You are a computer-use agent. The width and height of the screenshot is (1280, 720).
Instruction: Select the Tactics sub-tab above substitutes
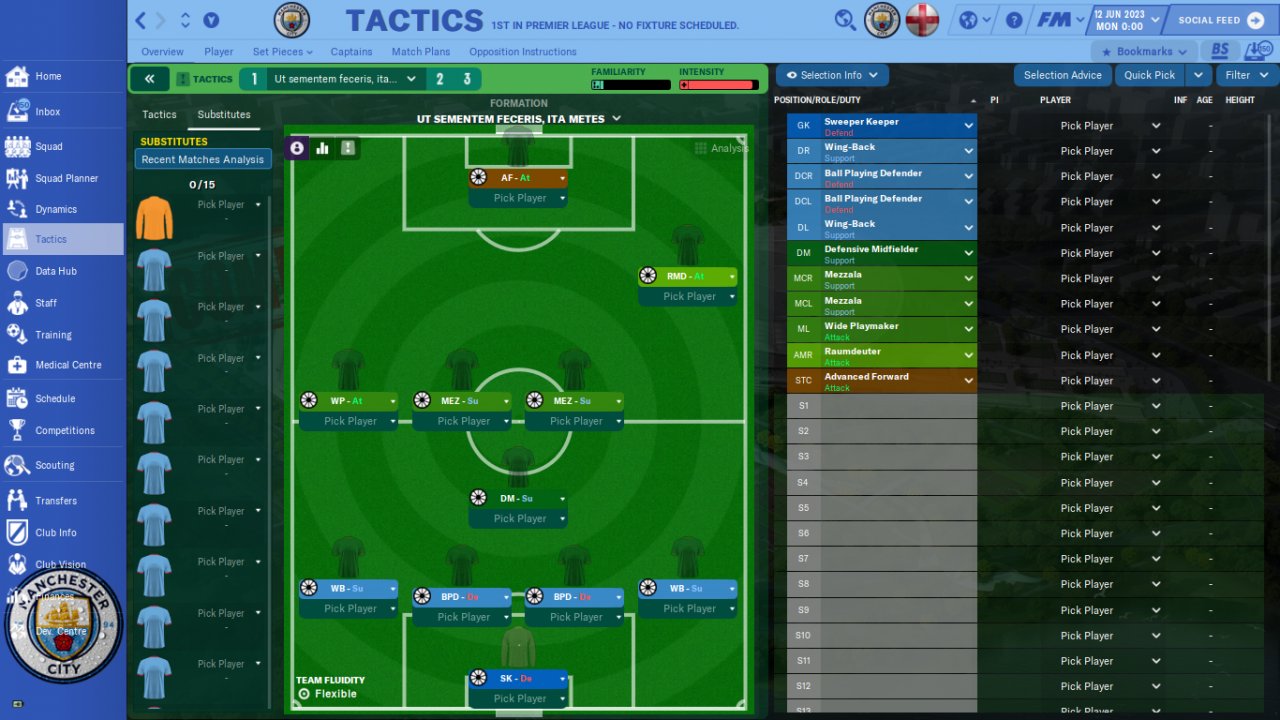[159, 115]
